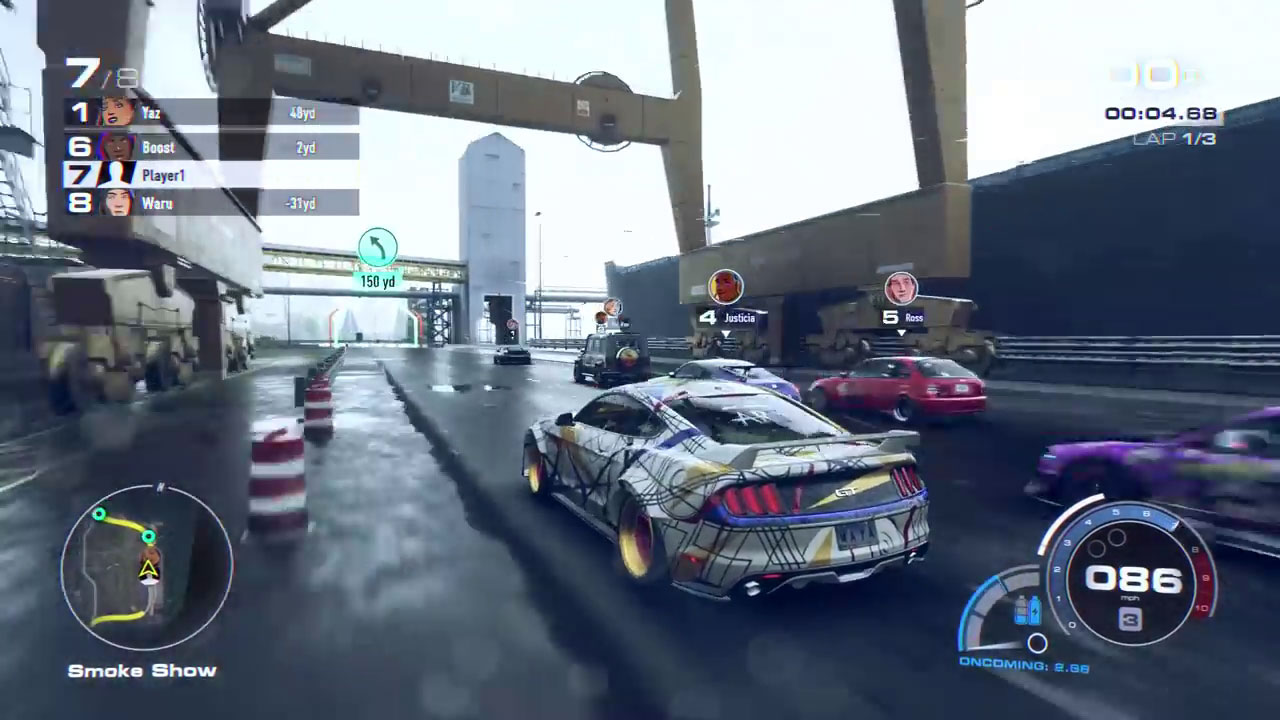
Task: Select Ross's racer portrait marker
Action: (901, 288)
